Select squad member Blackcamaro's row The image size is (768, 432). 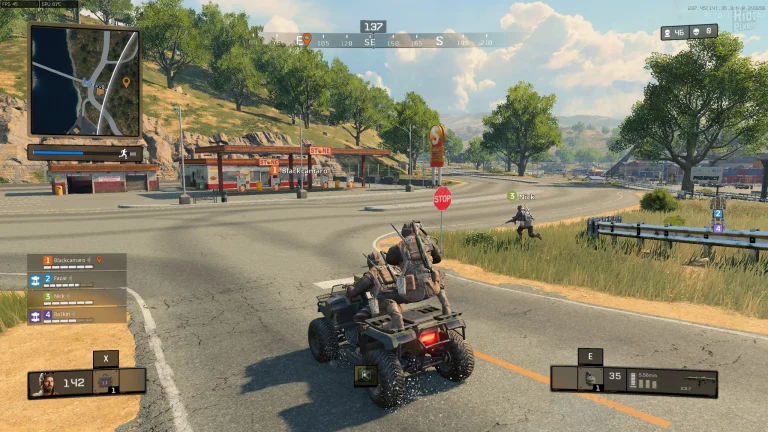[x=77, y=262]
